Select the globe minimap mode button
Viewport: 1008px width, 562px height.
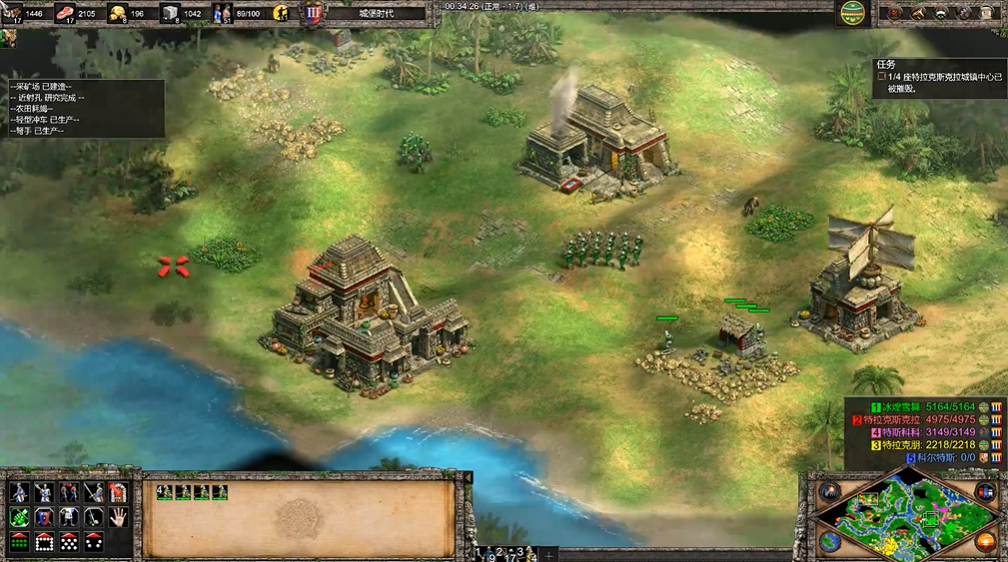click(829, 541)
